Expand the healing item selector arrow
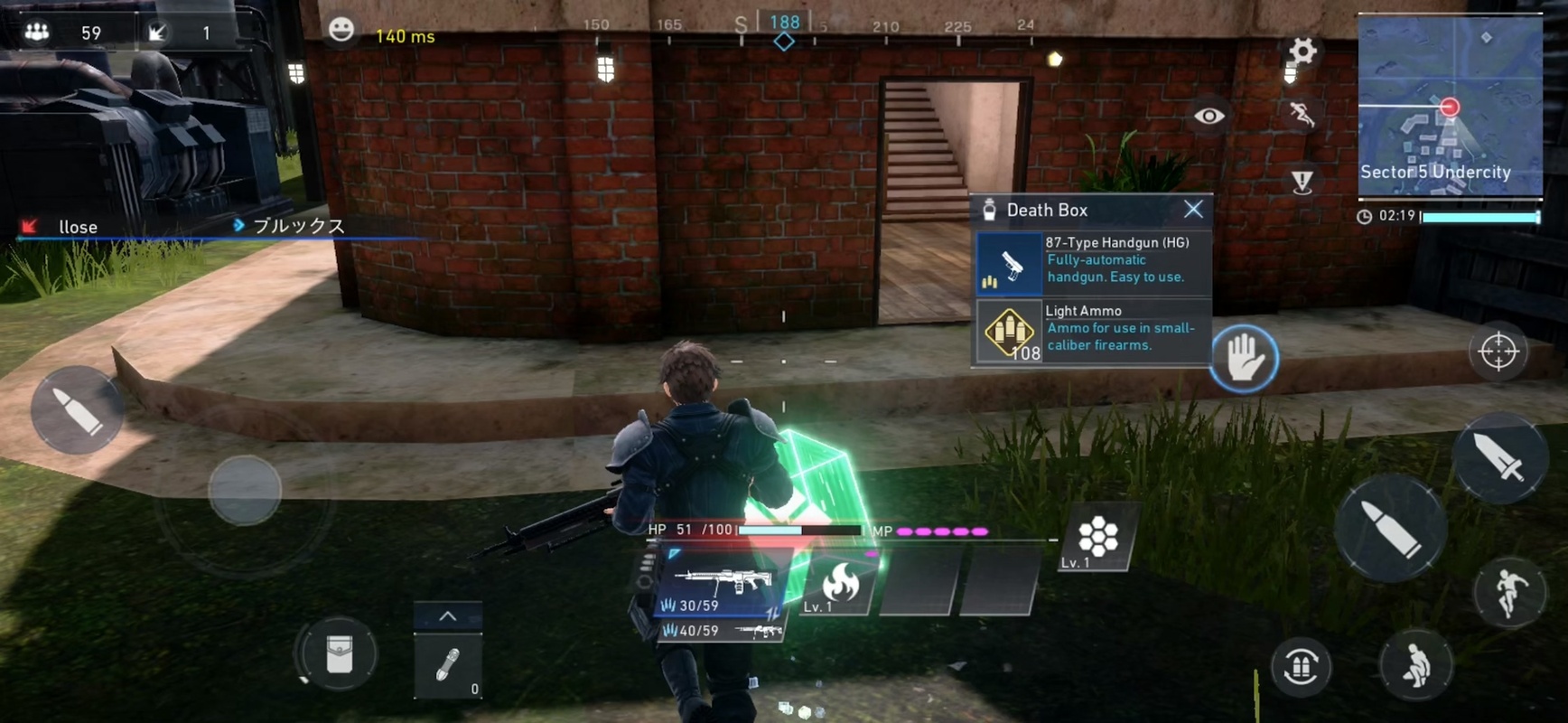 447,616
